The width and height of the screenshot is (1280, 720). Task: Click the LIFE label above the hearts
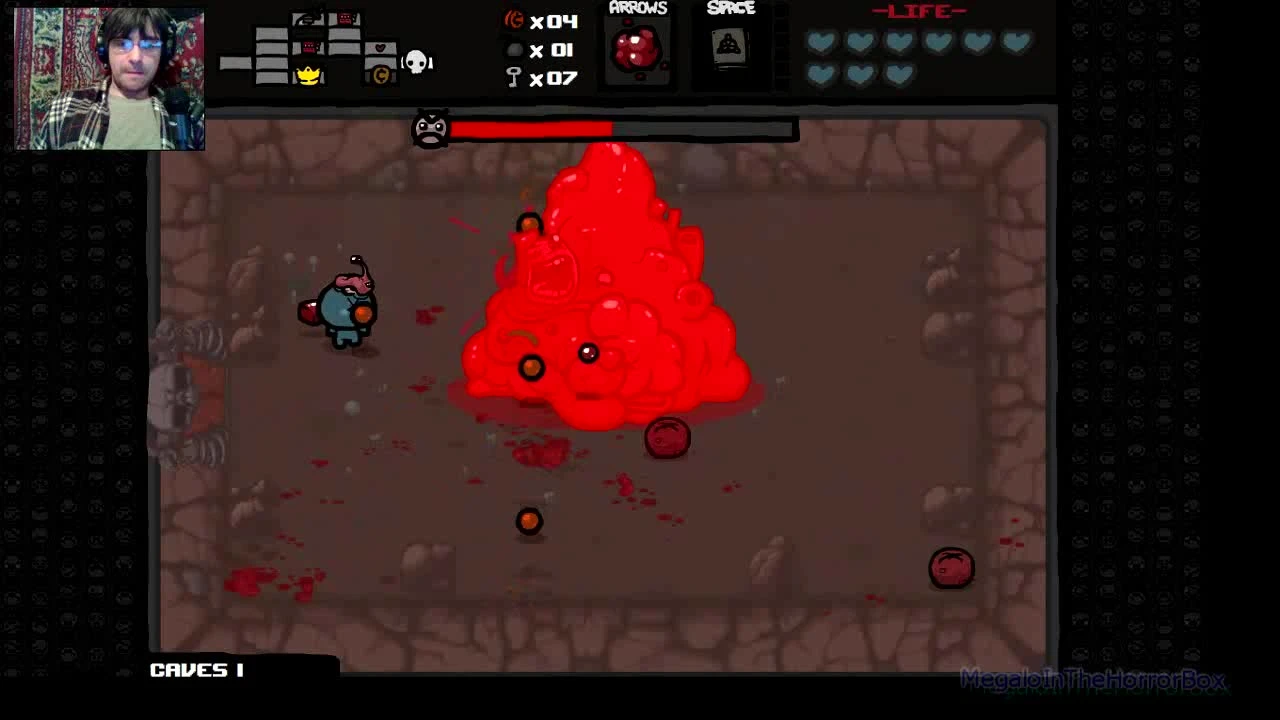921,12
